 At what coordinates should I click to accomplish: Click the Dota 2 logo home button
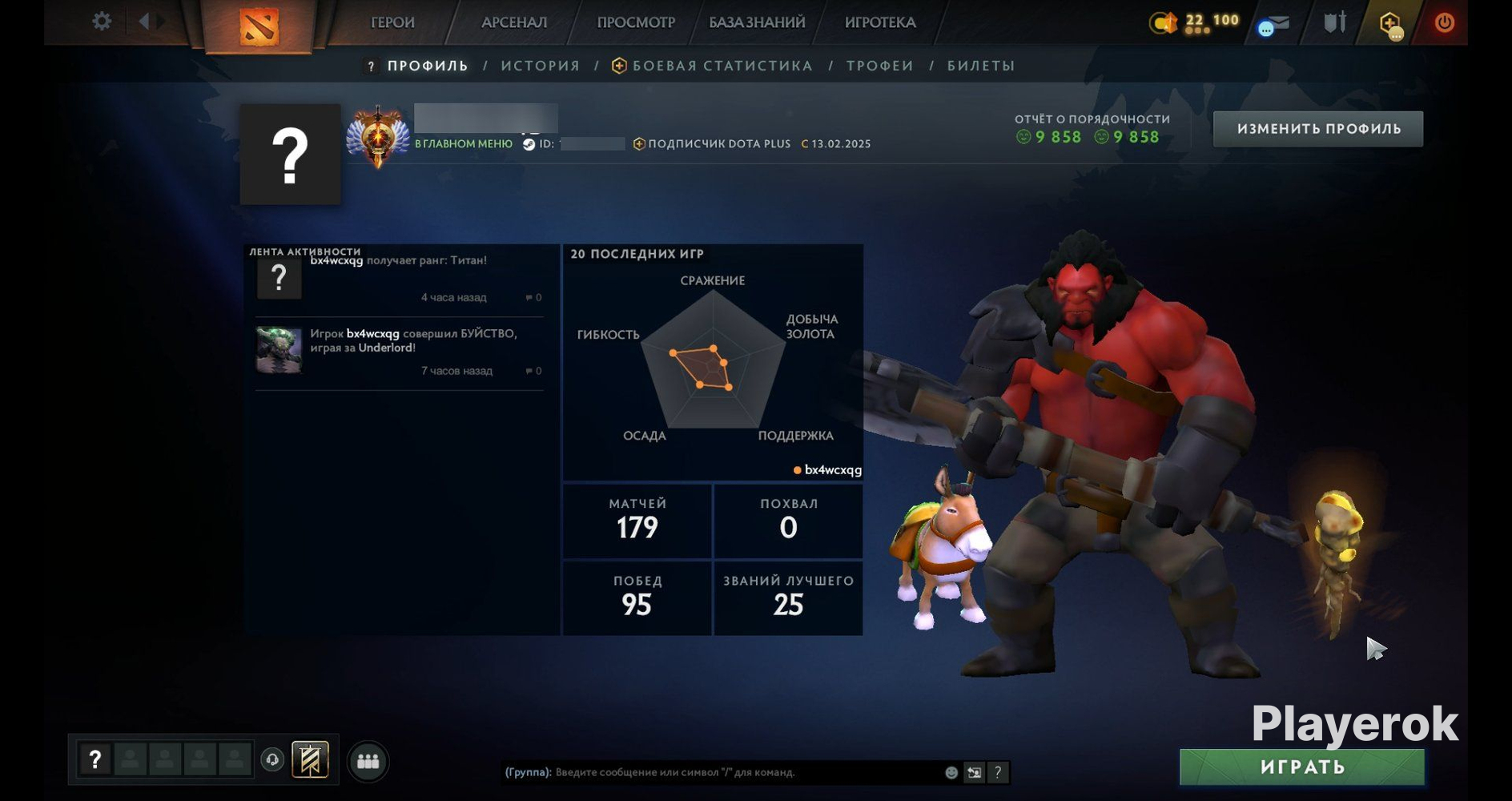click(x=259, y=26)
